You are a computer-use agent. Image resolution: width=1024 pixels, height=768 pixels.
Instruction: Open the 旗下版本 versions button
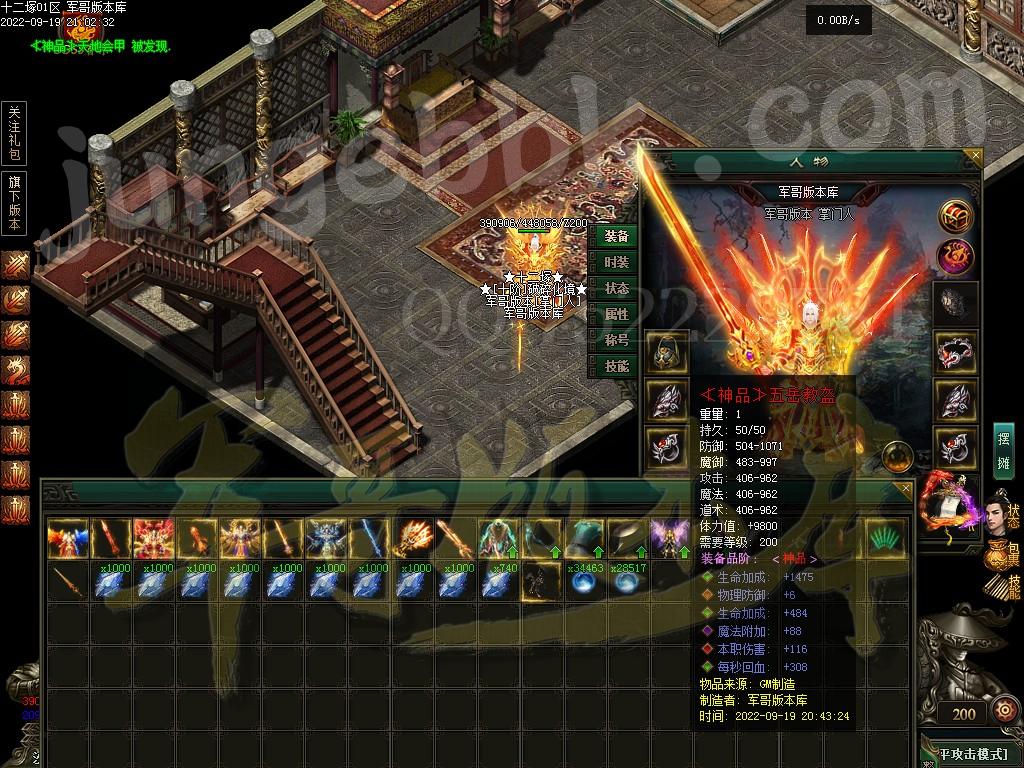[14, 203]
